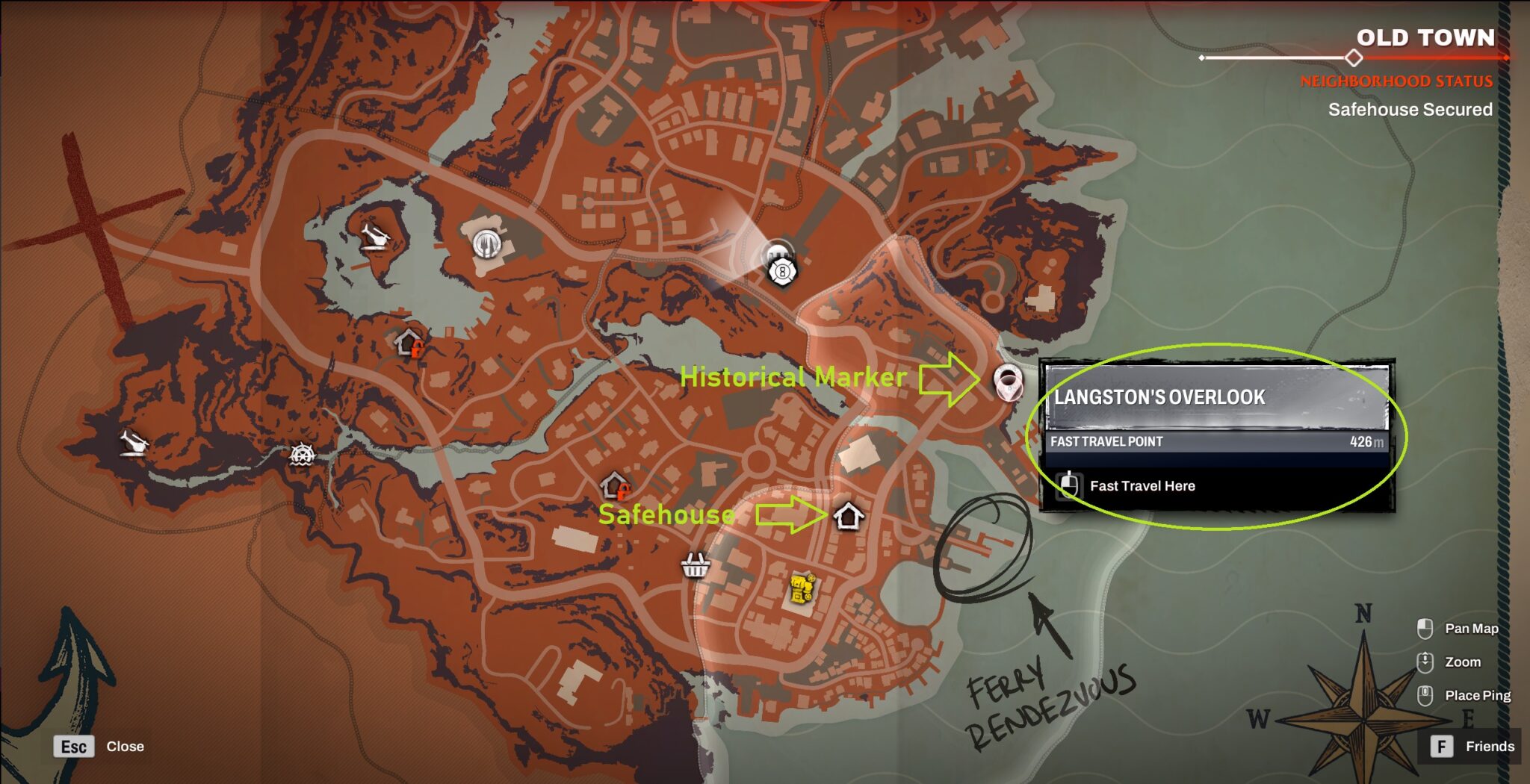Viewport: 1530px width, 784px height.
Task: Select the second locked house icon near Safehouse
Action: point(614,484)
